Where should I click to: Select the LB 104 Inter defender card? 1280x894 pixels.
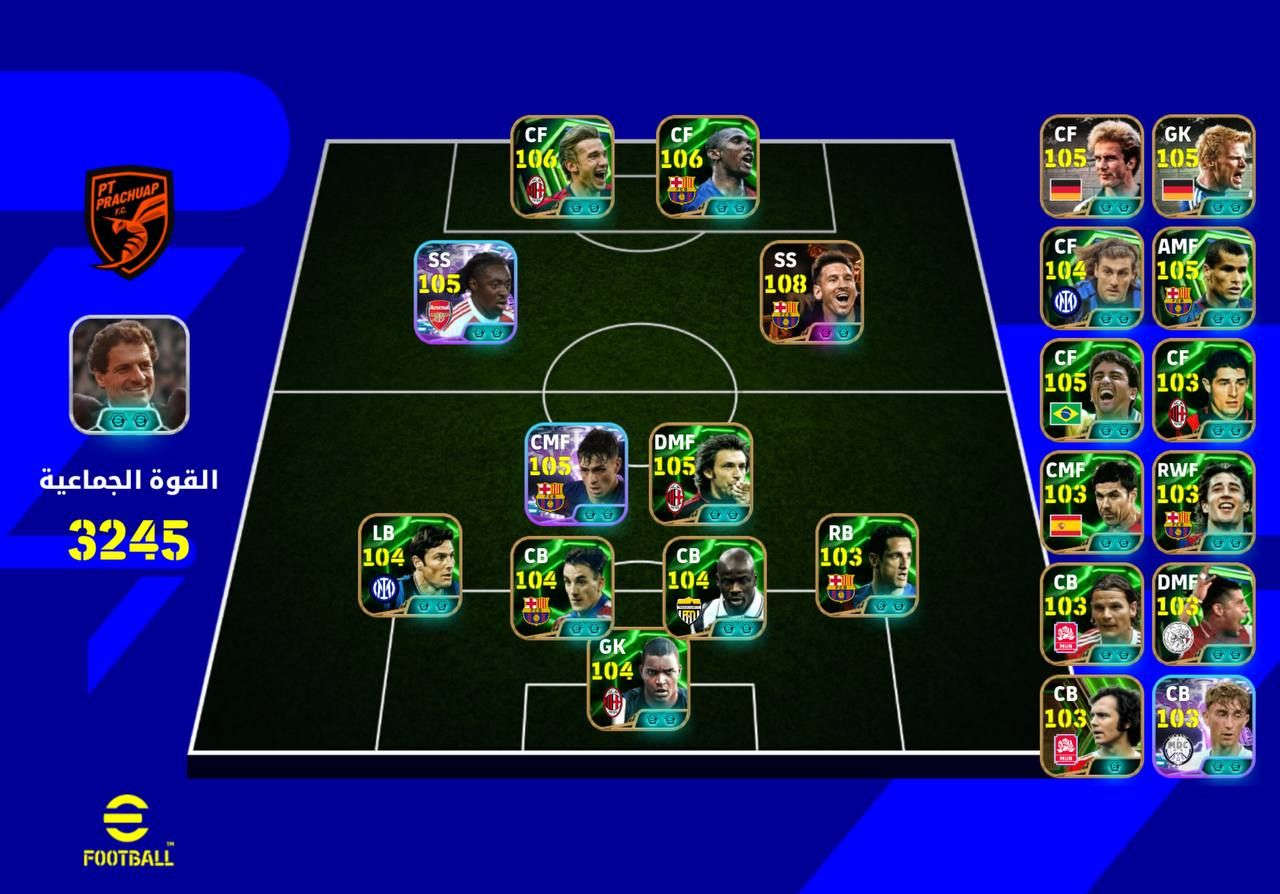pyautogui.click(x=410, y=565)
